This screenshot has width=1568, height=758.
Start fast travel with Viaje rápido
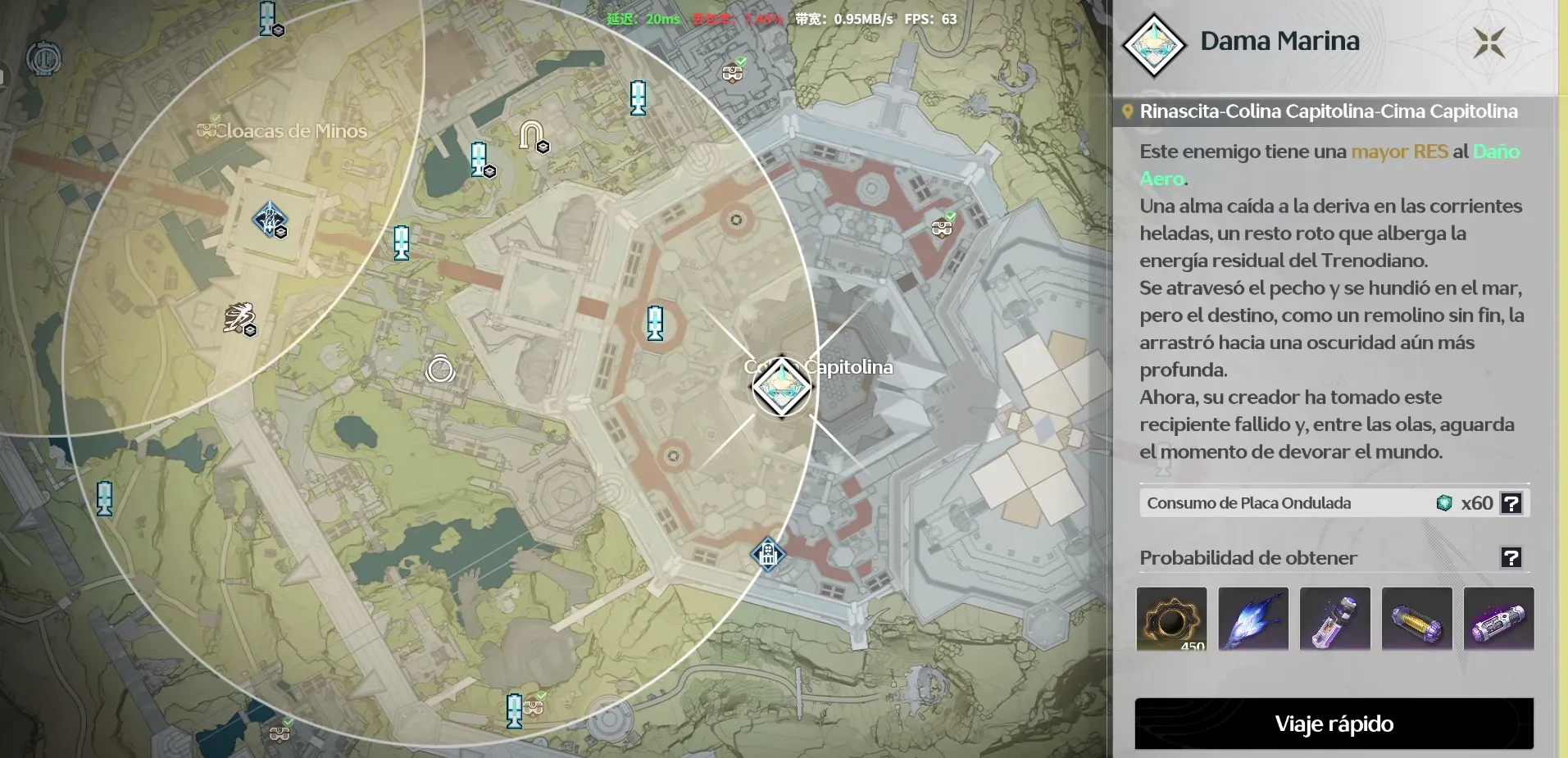tap(1334, 724)
